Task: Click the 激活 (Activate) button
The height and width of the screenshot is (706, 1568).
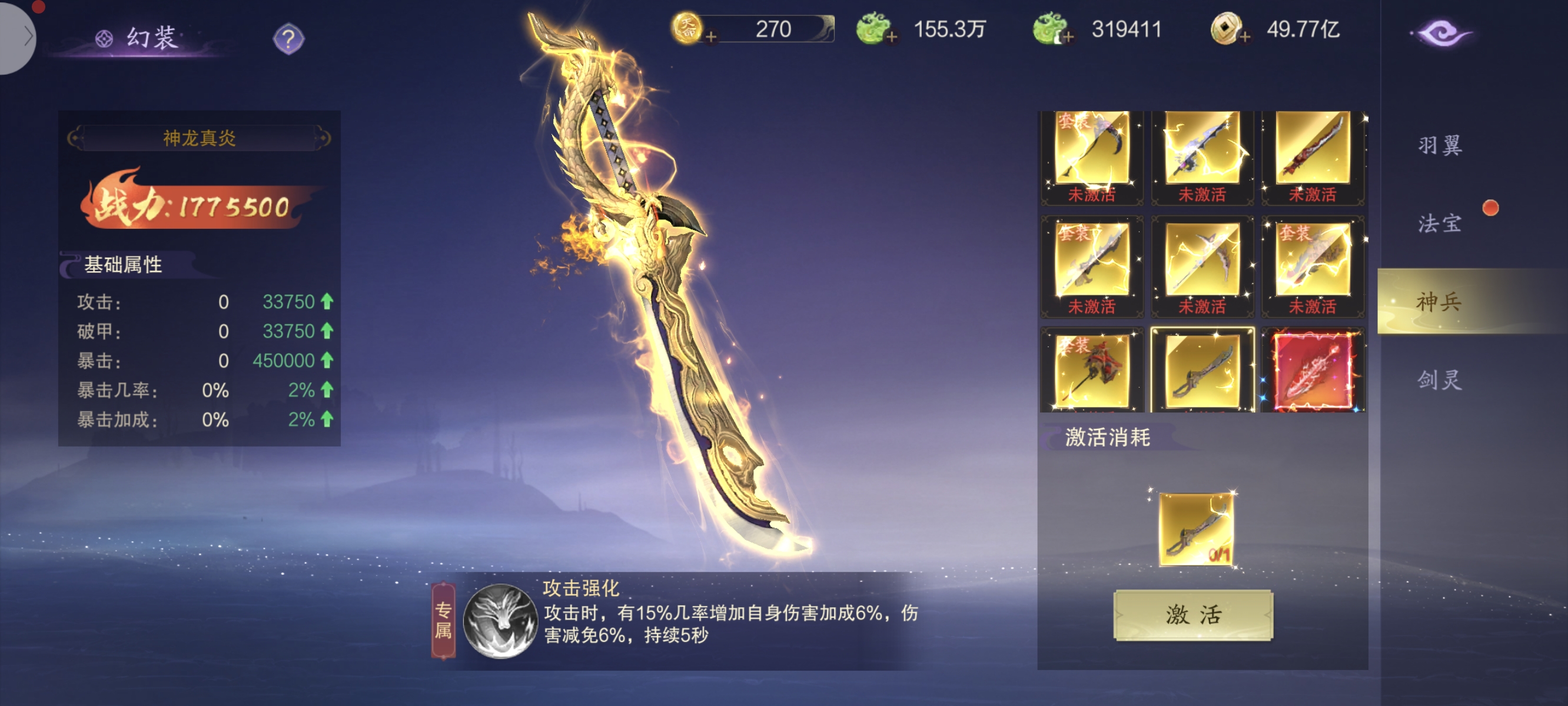Action: 1192,615
